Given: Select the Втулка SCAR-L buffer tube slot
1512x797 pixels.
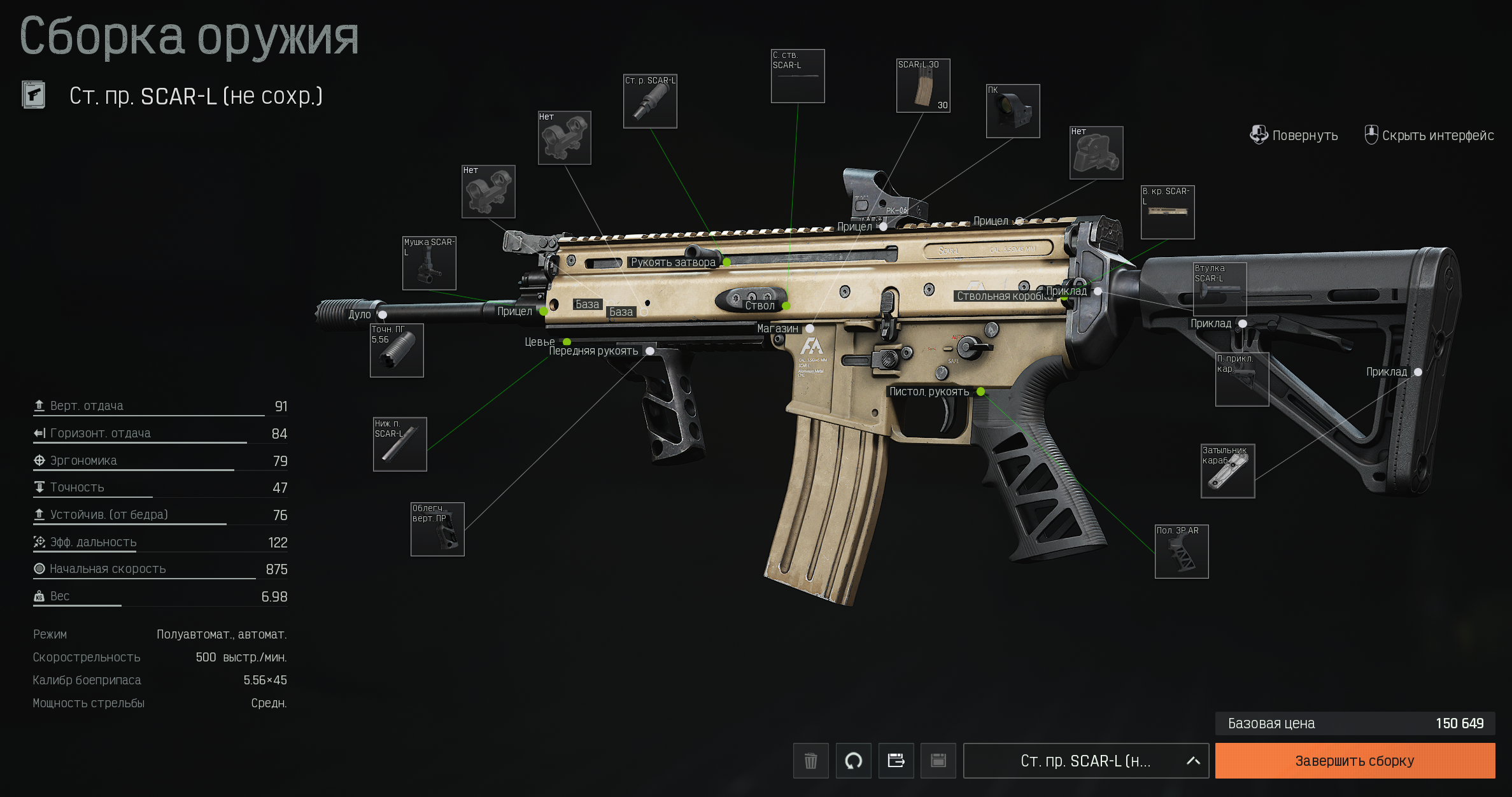Looking at the screenshot, I should tap(1220, 288).
